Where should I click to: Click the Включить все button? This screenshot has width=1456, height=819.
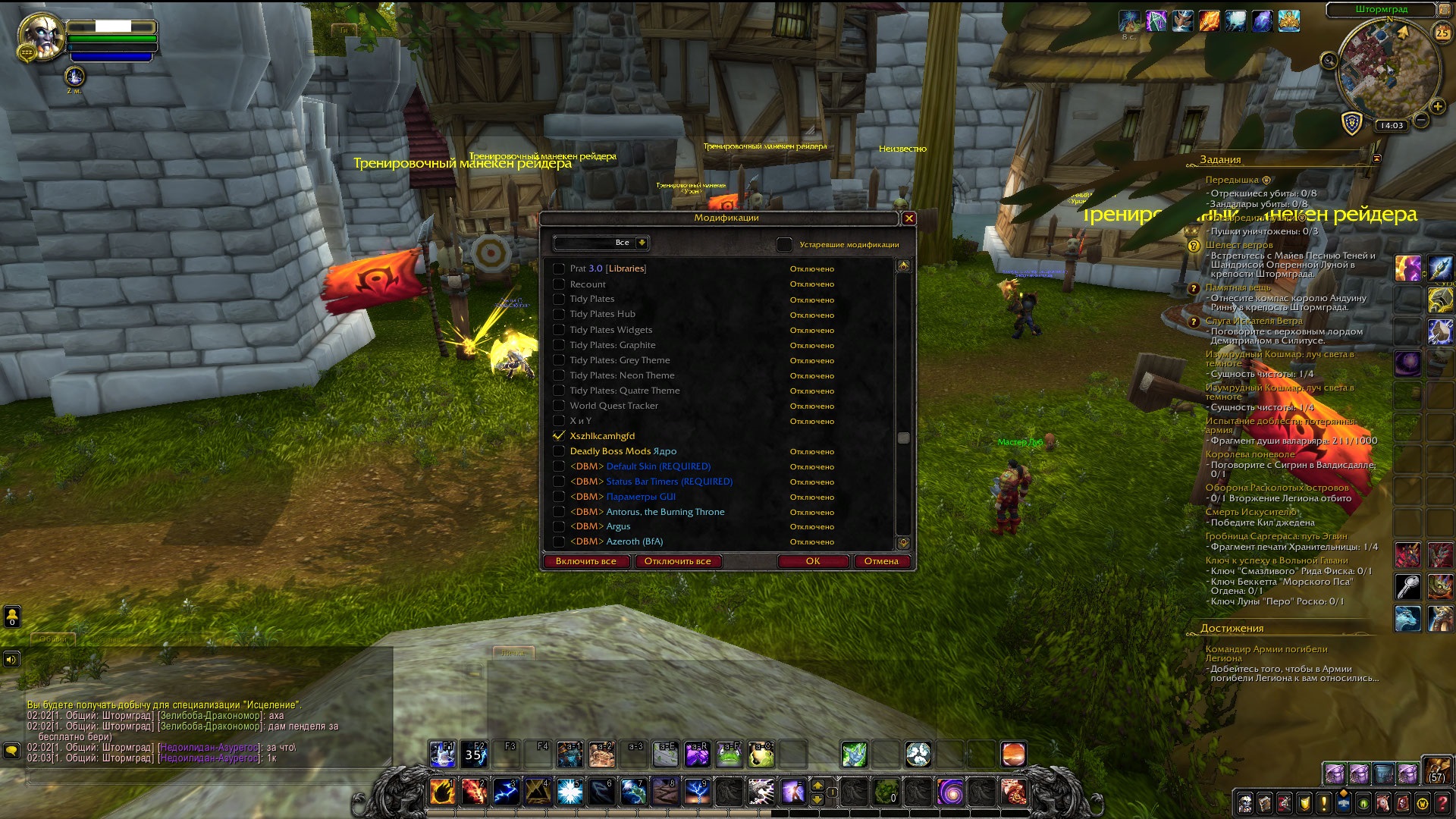[585, 561]
